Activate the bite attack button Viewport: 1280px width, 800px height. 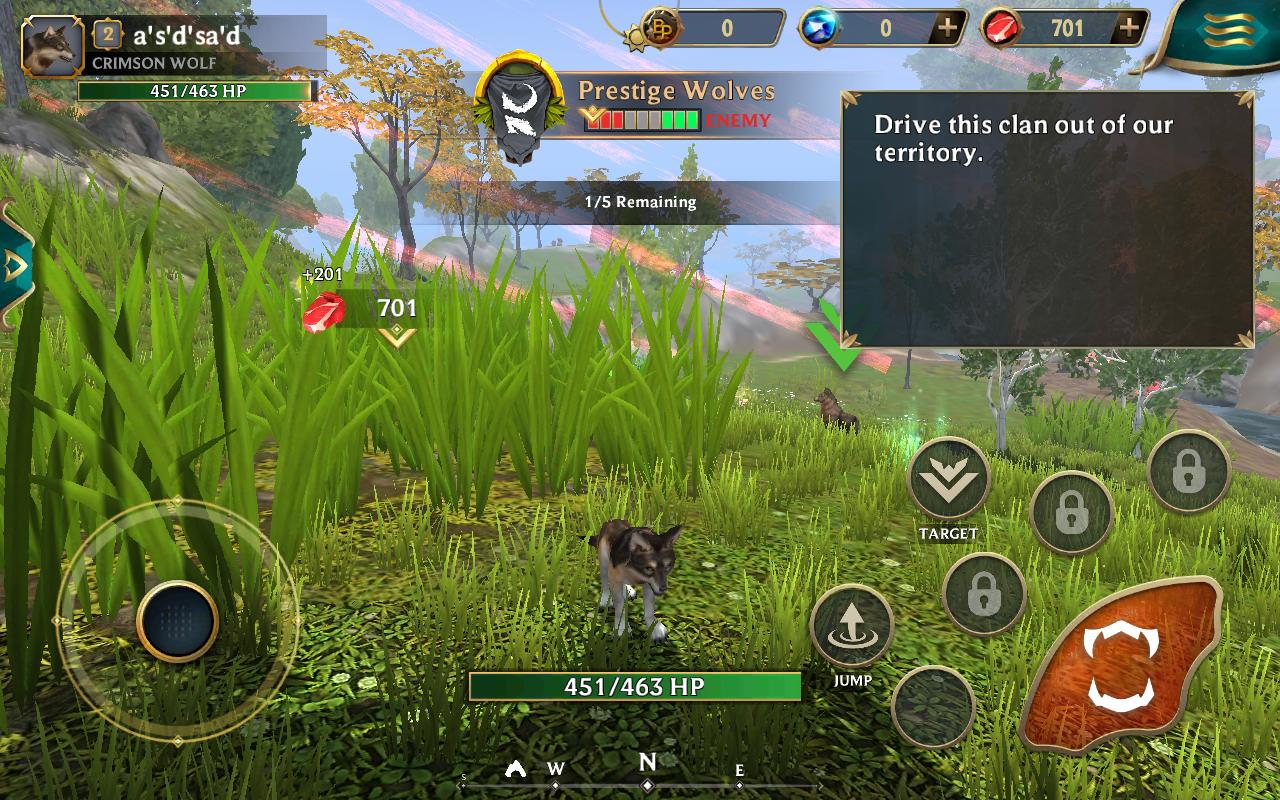[x=1120, y=664]
